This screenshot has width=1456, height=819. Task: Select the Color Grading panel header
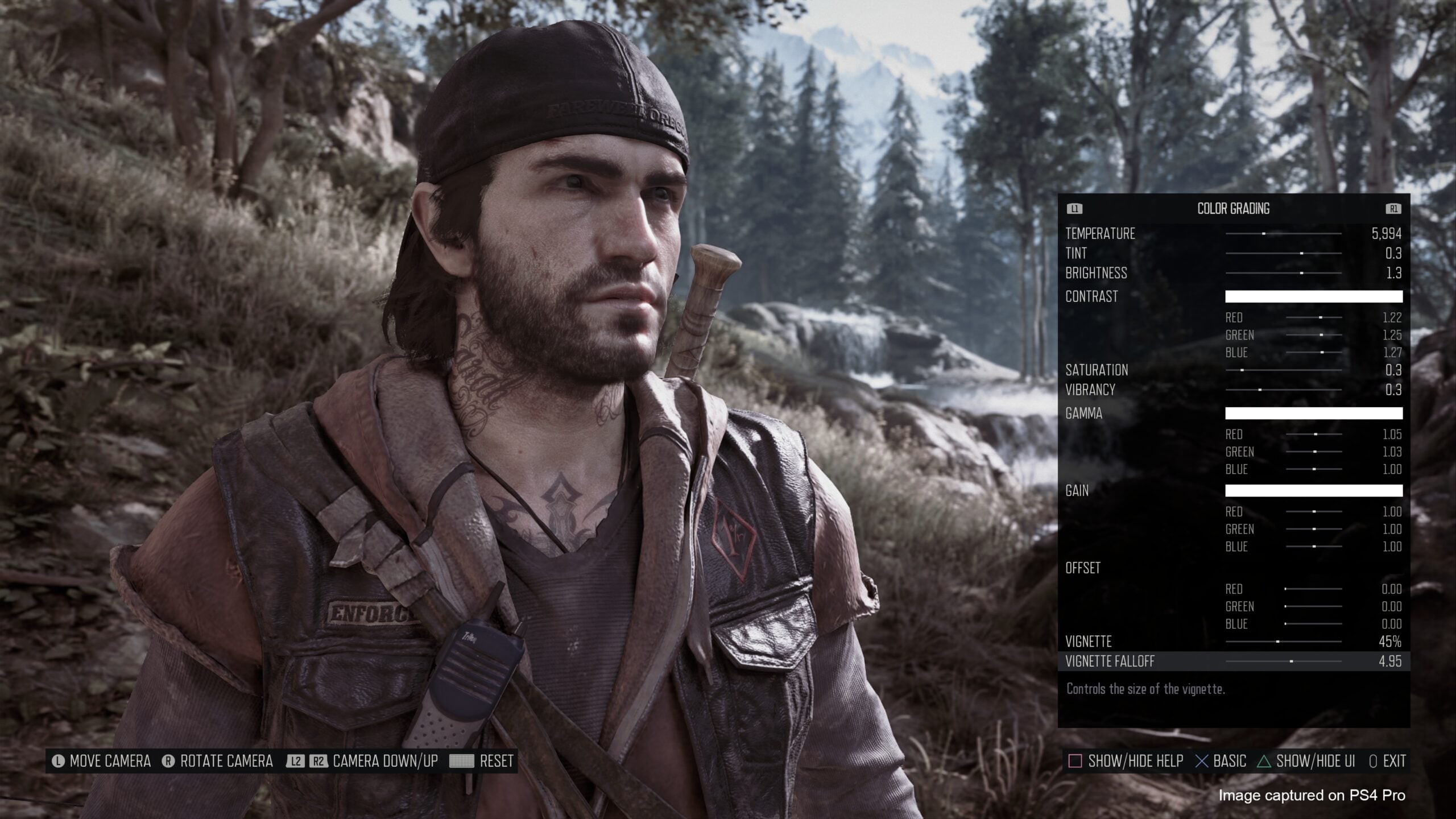point(1233,209)
